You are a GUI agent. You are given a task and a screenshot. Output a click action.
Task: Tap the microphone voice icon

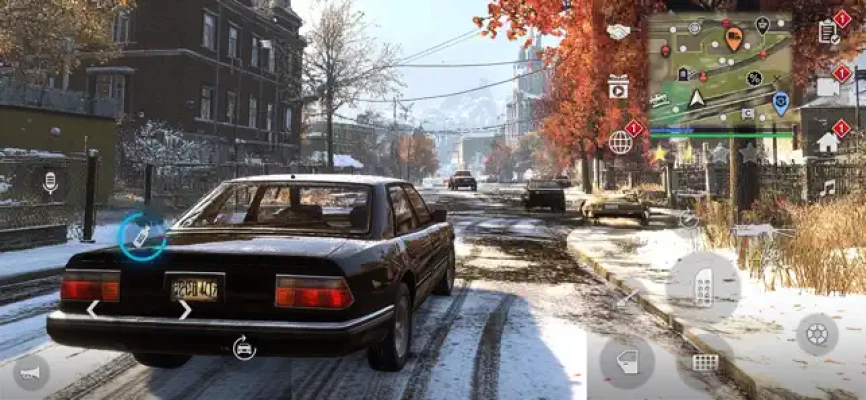click(50, 182)
